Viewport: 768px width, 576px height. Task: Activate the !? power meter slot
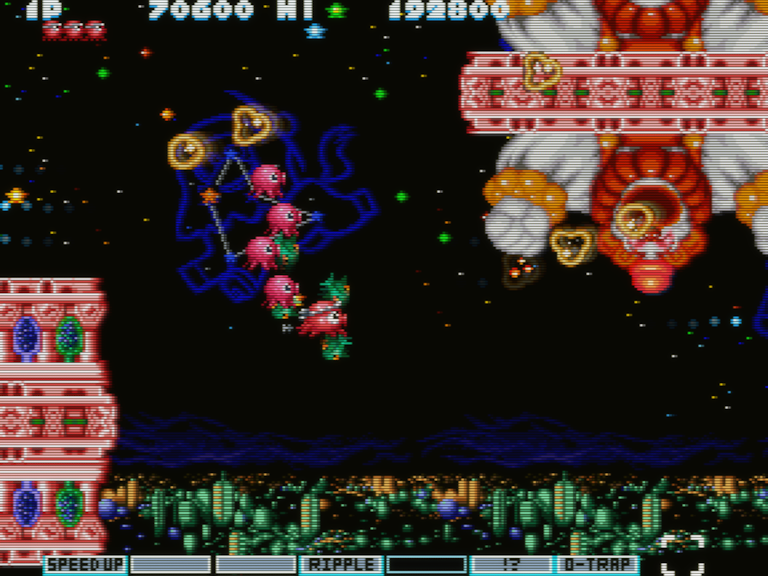(x=511, y=564)
